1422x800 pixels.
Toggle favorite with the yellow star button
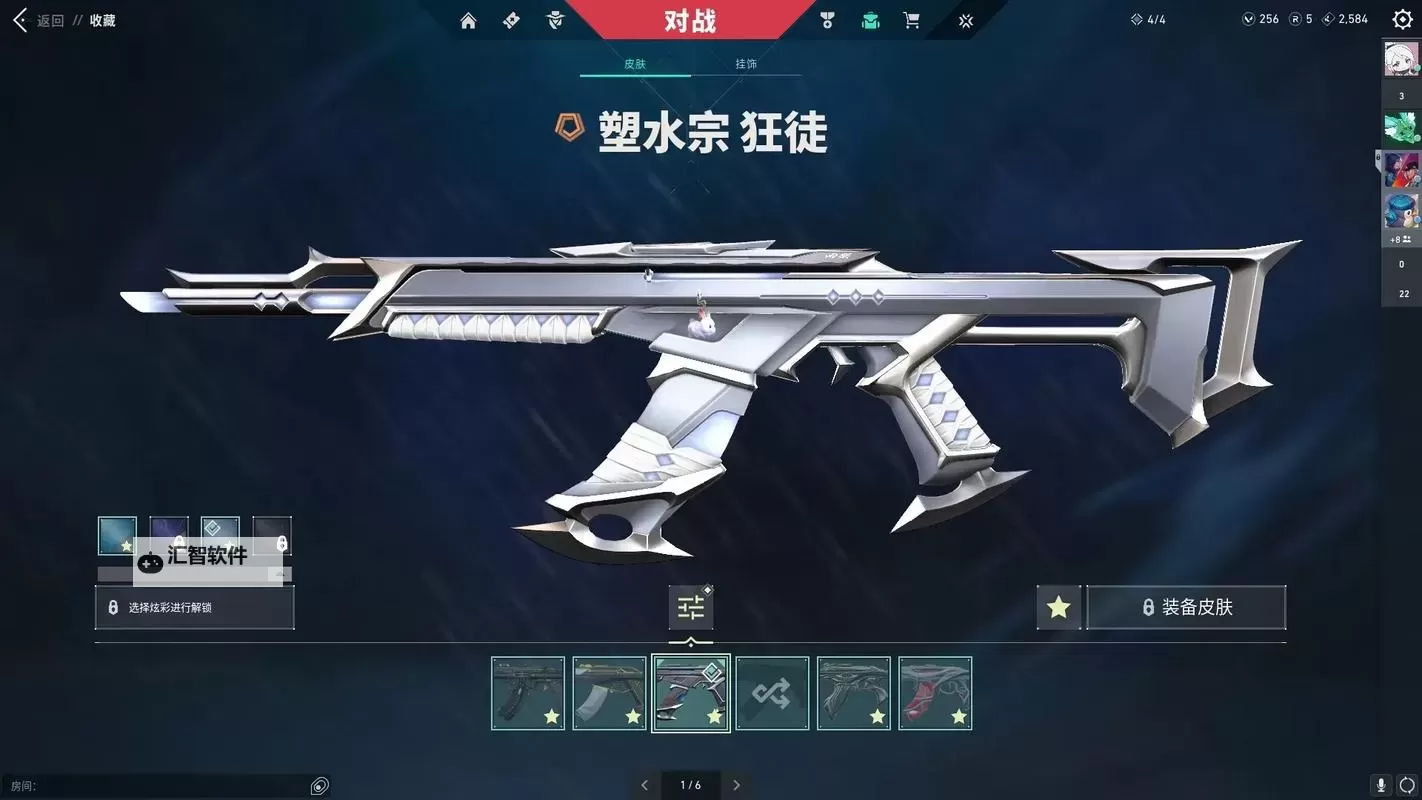click(1058, 607)
